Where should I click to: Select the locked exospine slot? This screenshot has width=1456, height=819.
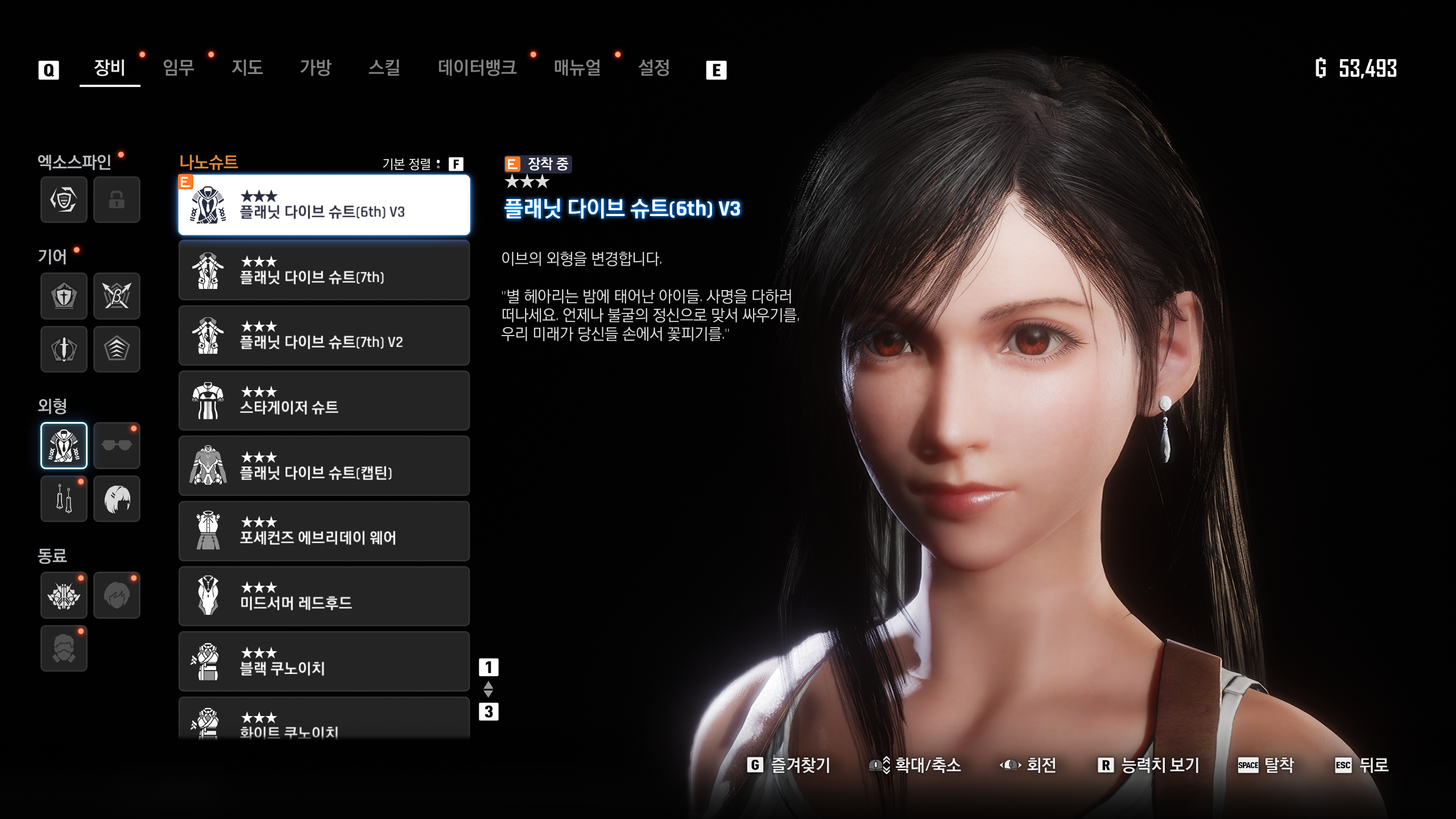coord(117,200)
